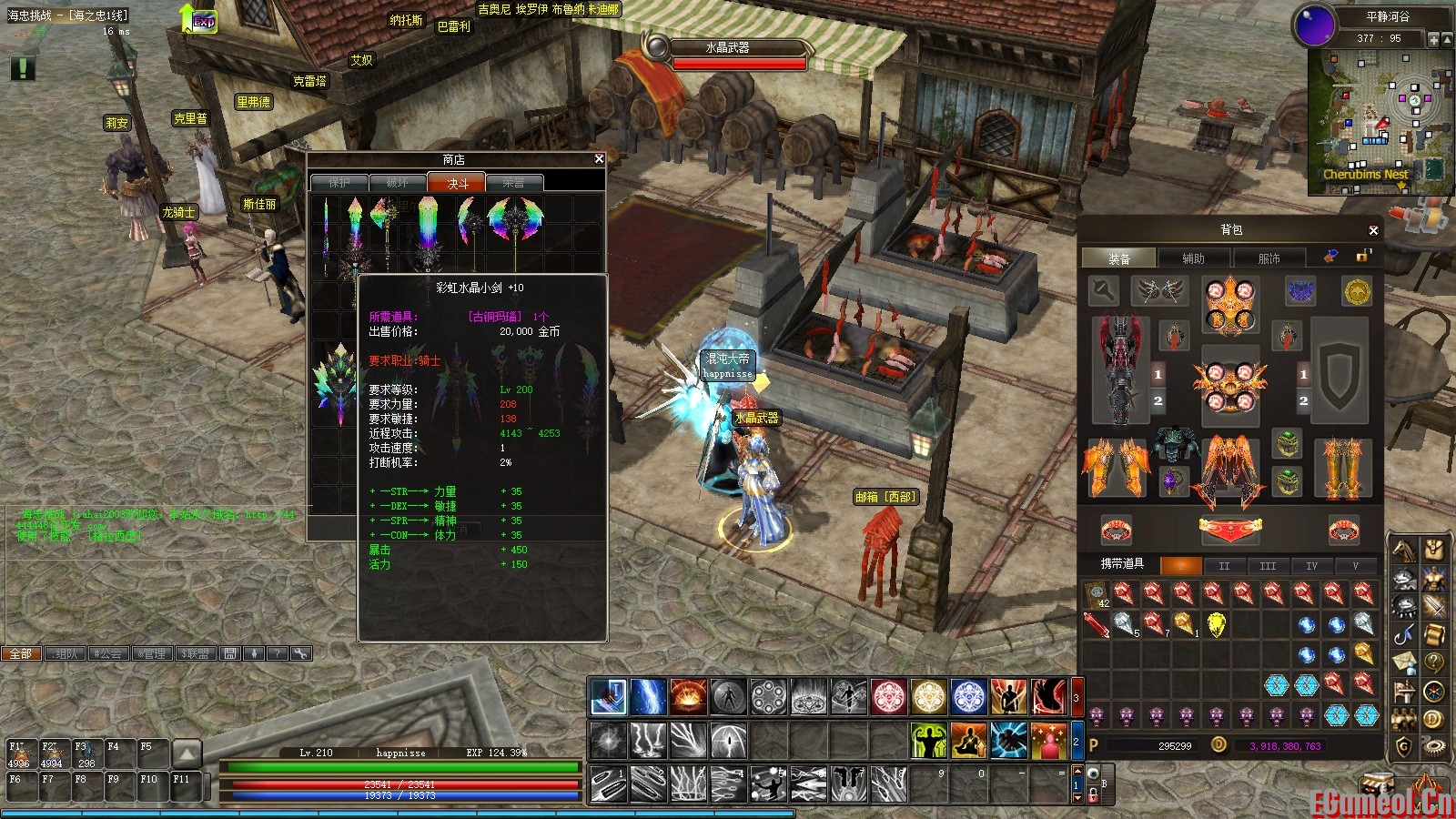Open the green exclamation notification icon
This screenshot has height=819, width=1456.
click(23, 67)
